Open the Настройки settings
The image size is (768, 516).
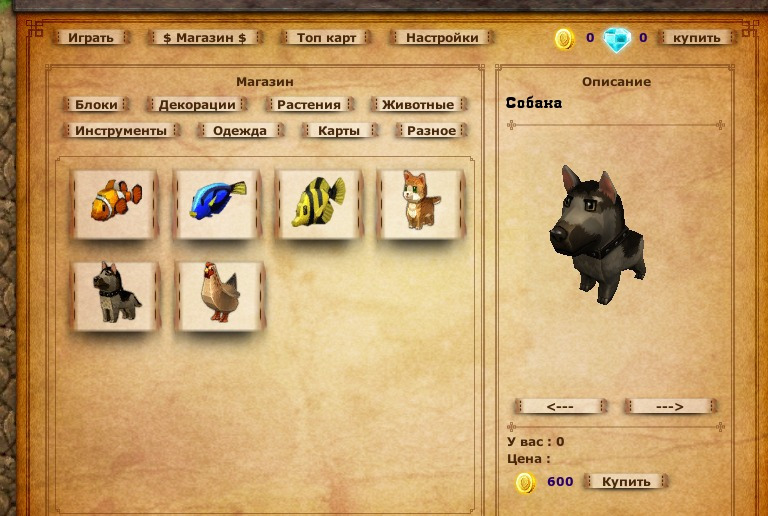(442, 38)
